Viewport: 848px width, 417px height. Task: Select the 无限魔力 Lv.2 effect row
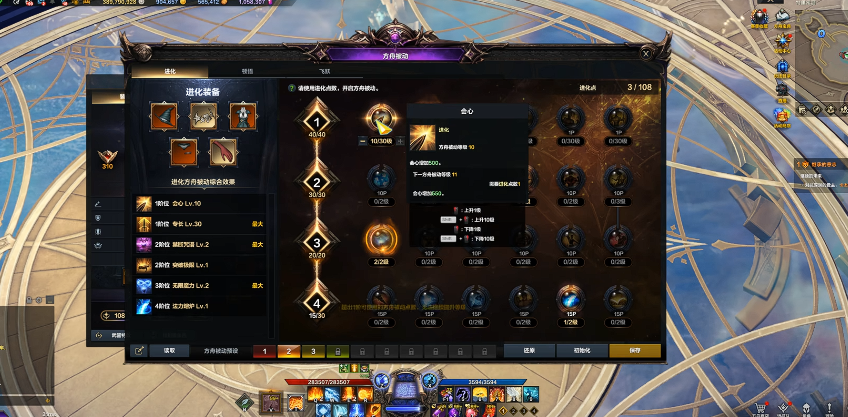pyautogui.click(x=200, y=285)
